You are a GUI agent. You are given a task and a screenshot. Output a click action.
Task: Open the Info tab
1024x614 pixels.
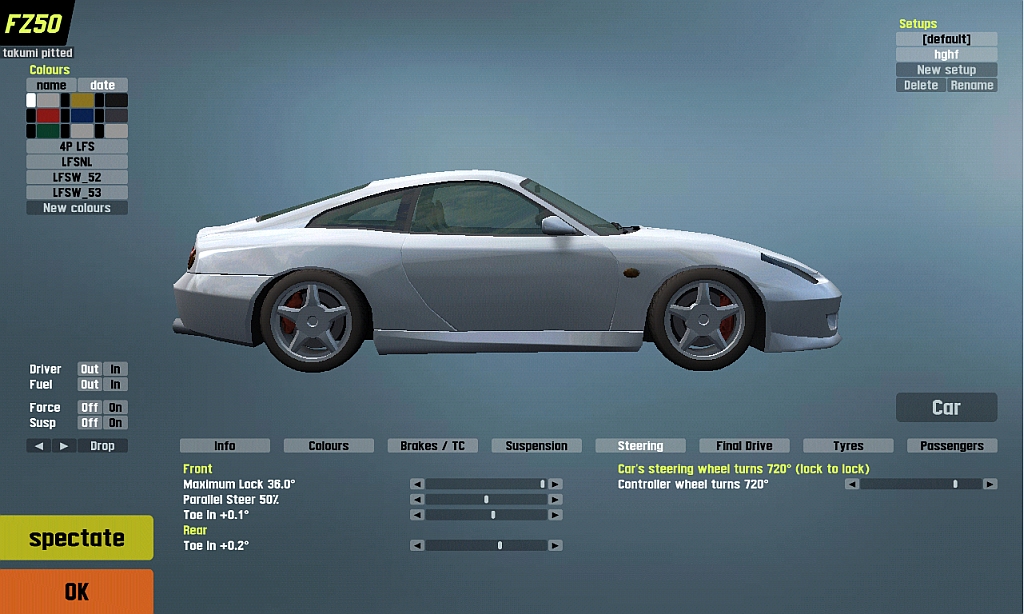pos(225,446)
